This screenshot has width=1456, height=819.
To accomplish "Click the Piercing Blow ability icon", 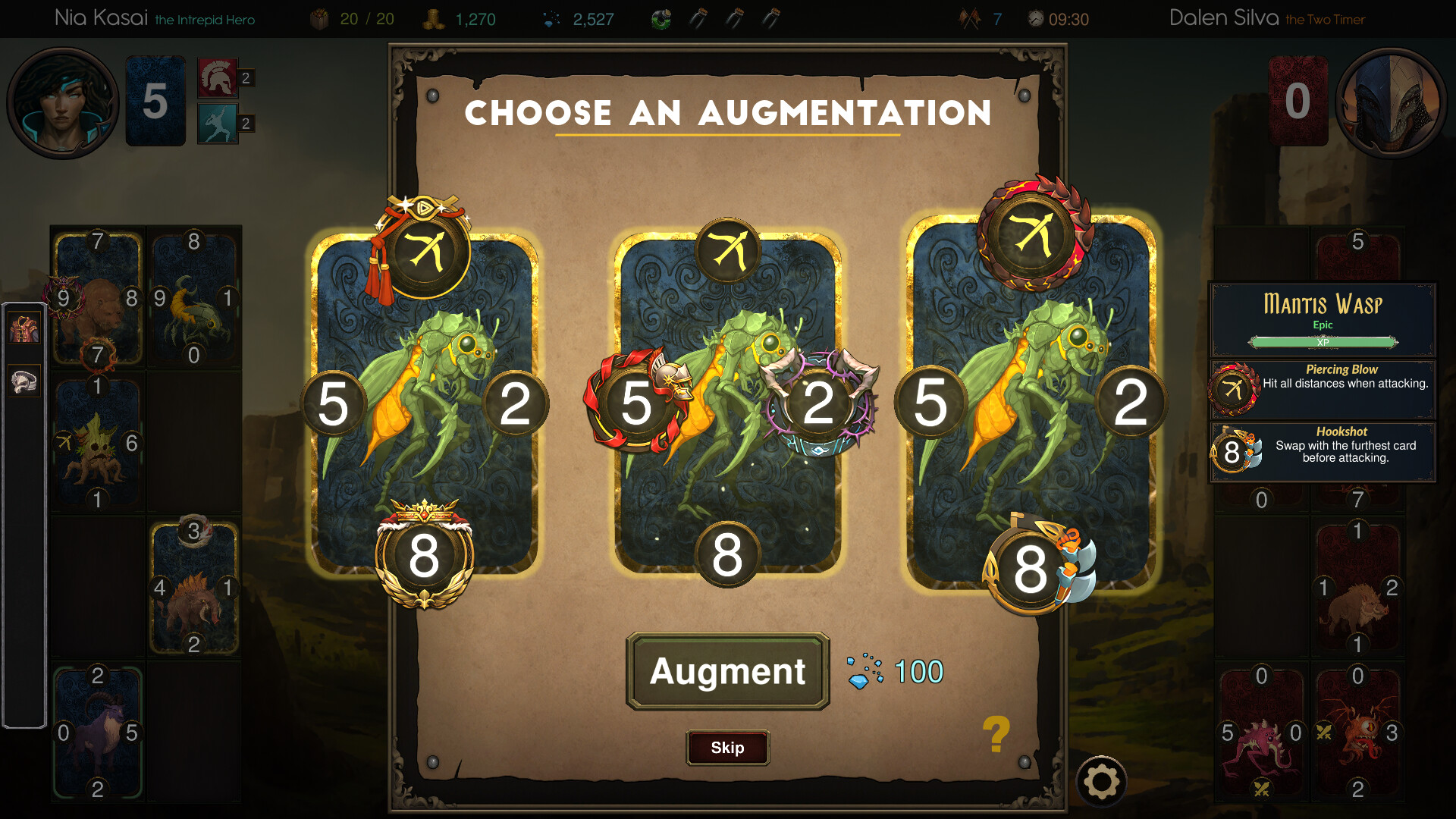I will pyautogui.click(x=1234, y=388).
